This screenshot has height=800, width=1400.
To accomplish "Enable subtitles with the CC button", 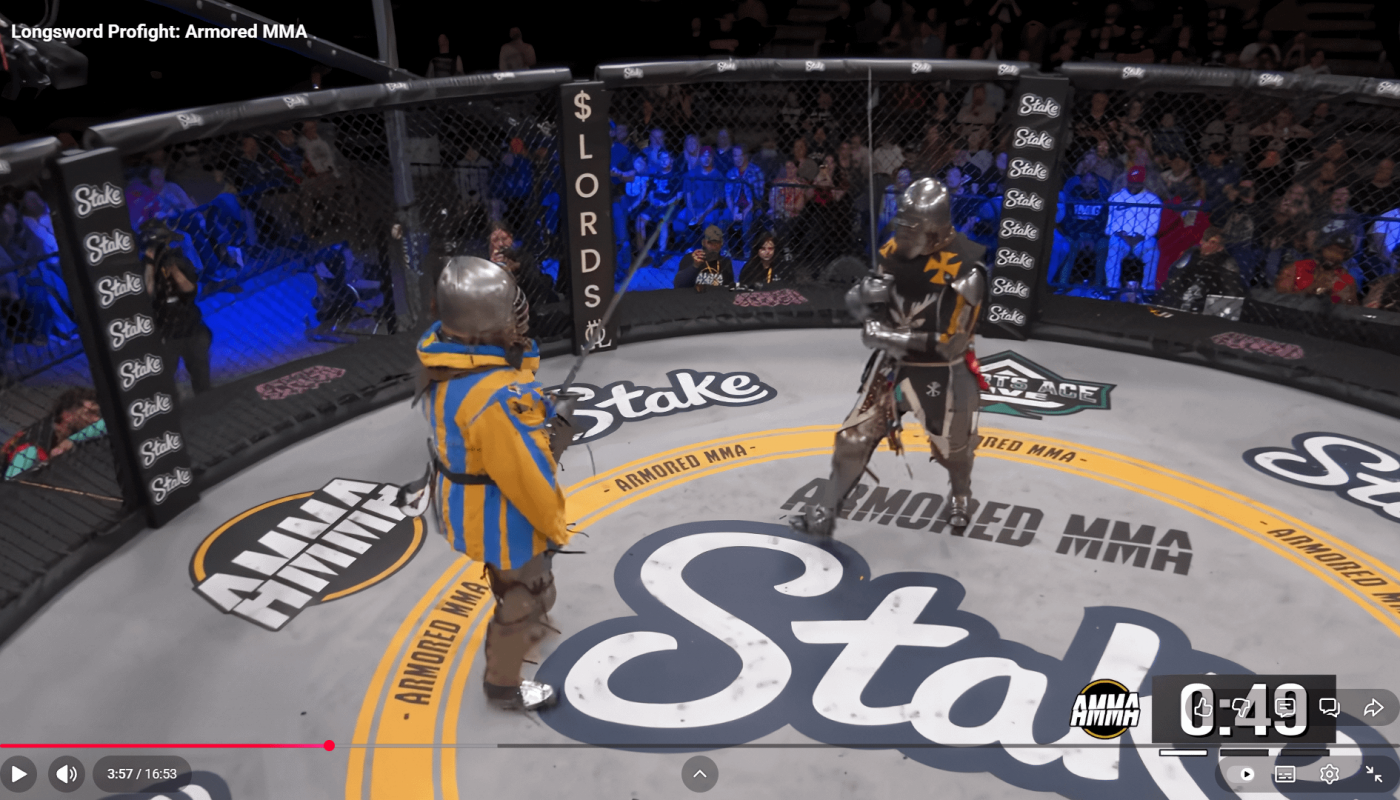I will 1287,773.
